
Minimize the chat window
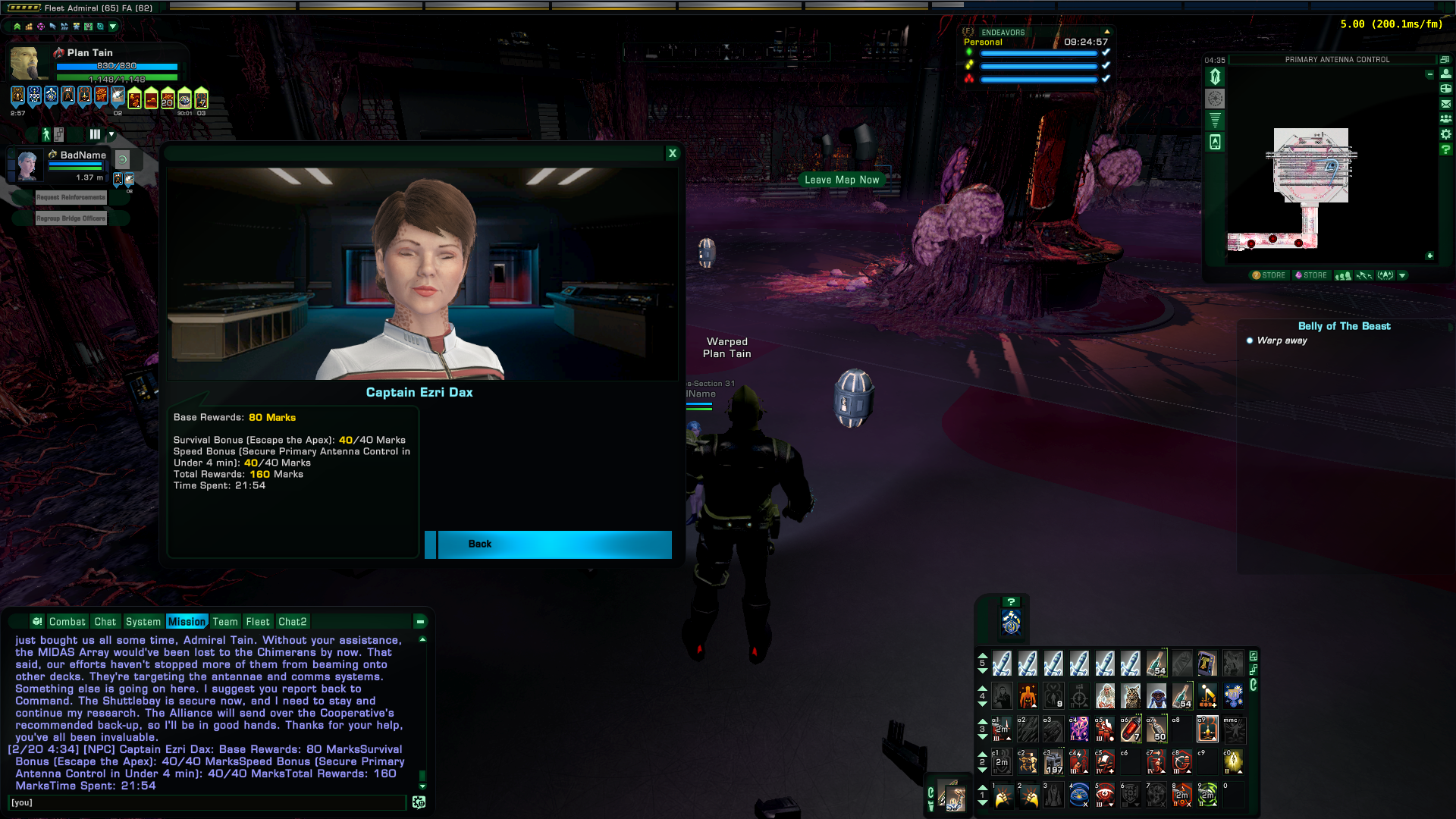[x=419, y=622]
